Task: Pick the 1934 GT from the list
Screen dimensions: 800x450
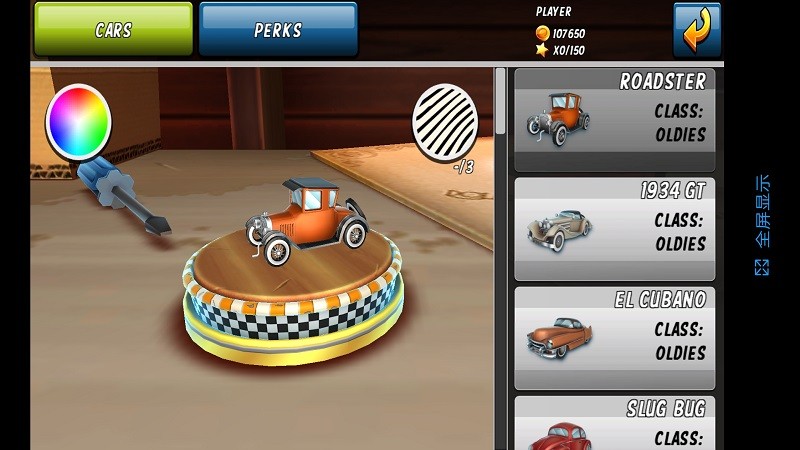Action: tap(615, 229)
